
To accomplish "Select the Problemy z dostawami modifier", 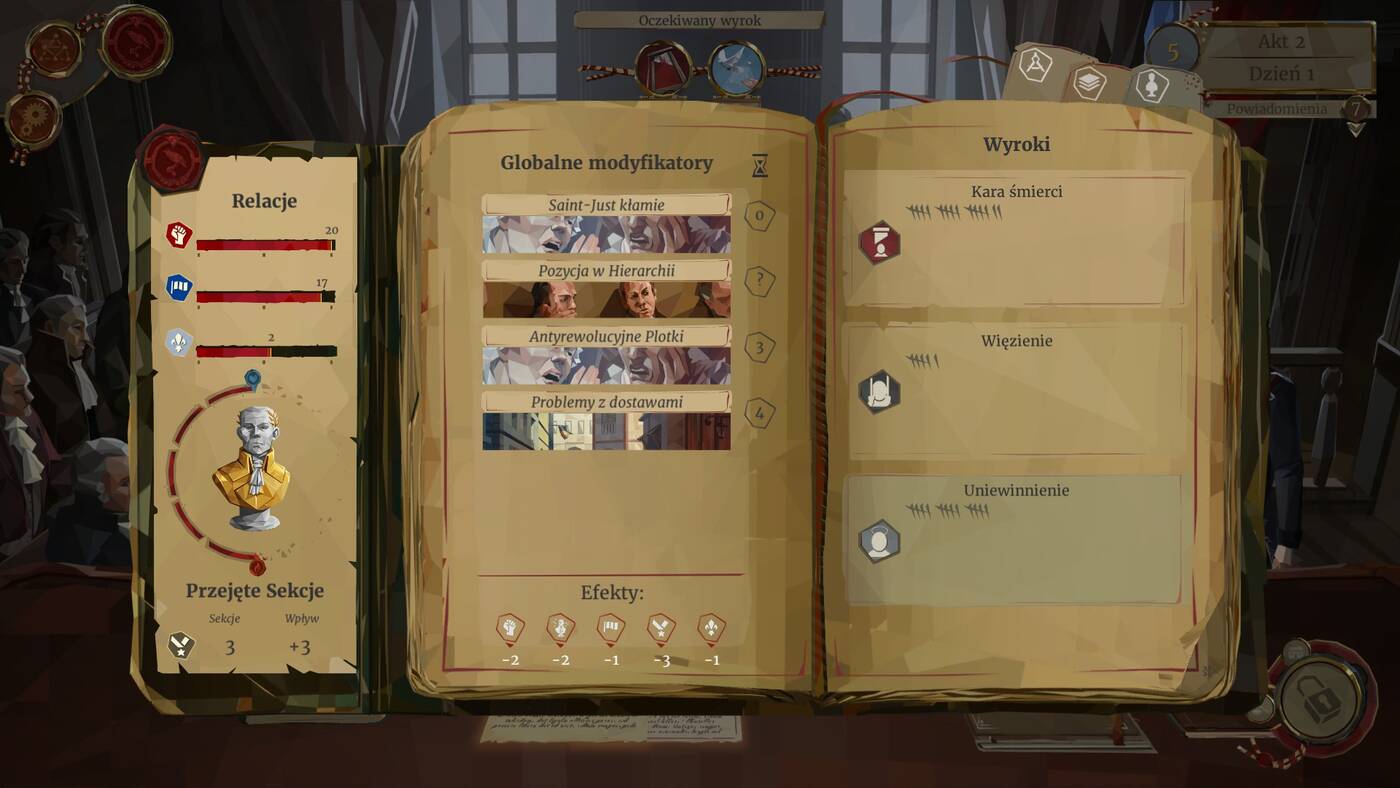I will [606, 421].
